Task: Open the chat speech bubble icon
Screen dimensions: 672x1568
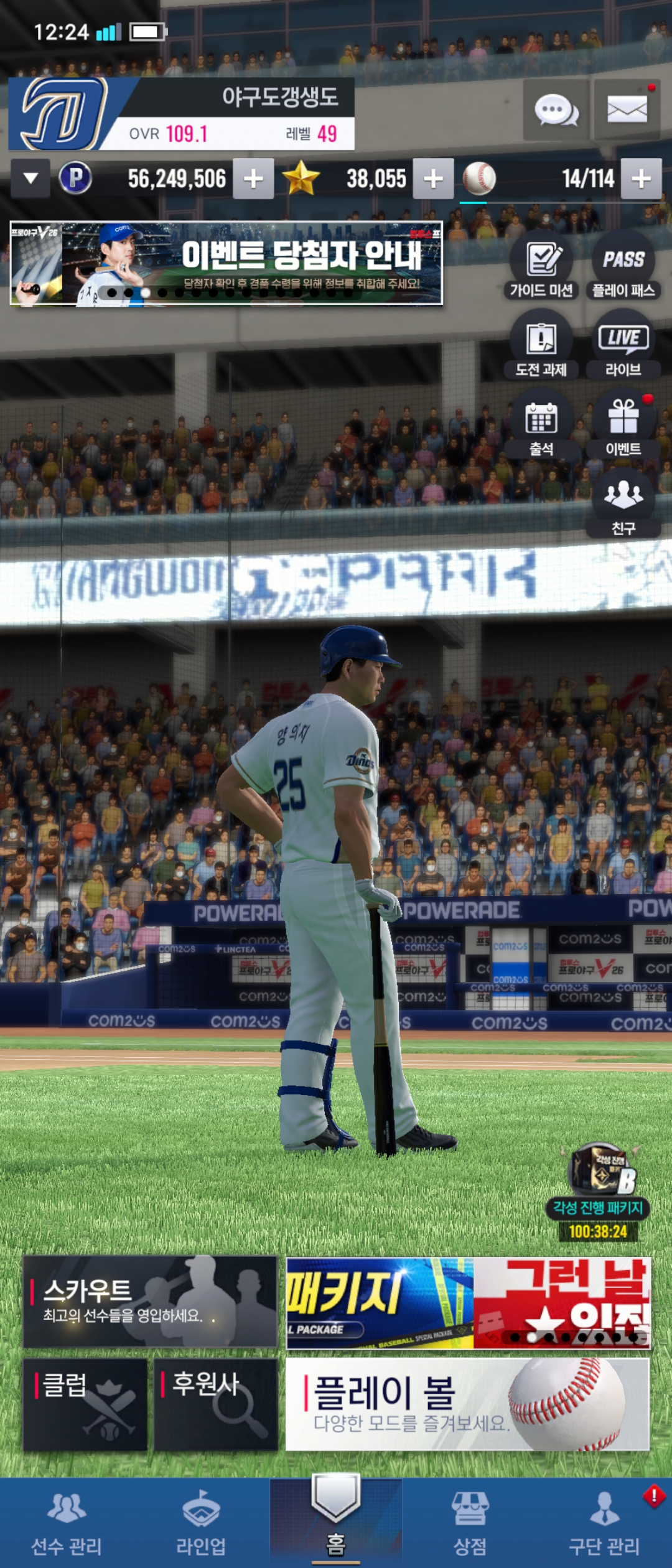Action: [556, 111]
